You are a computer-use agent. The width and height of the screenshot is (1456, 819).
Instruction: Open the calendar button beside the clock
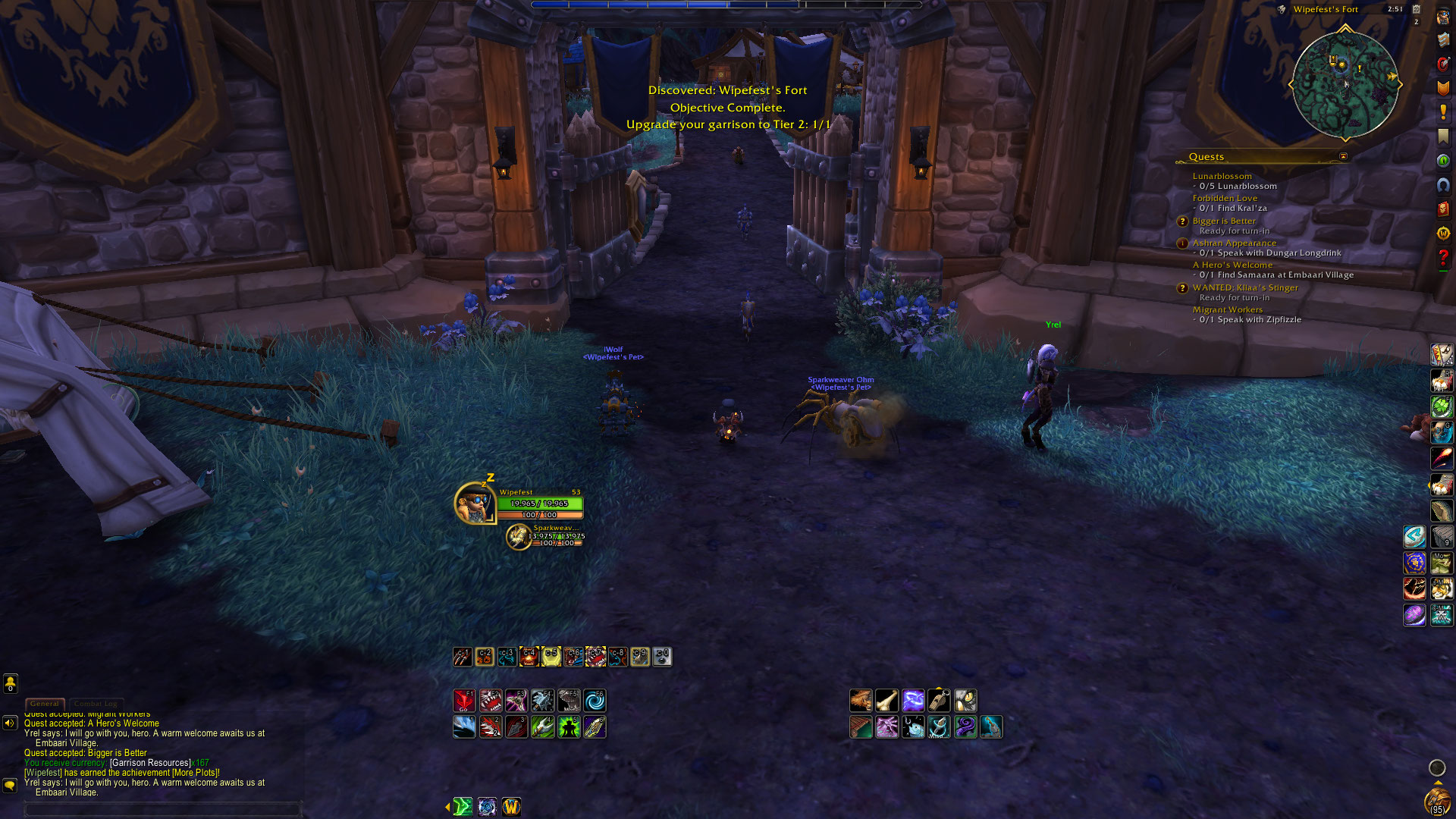pos(1416,9)
